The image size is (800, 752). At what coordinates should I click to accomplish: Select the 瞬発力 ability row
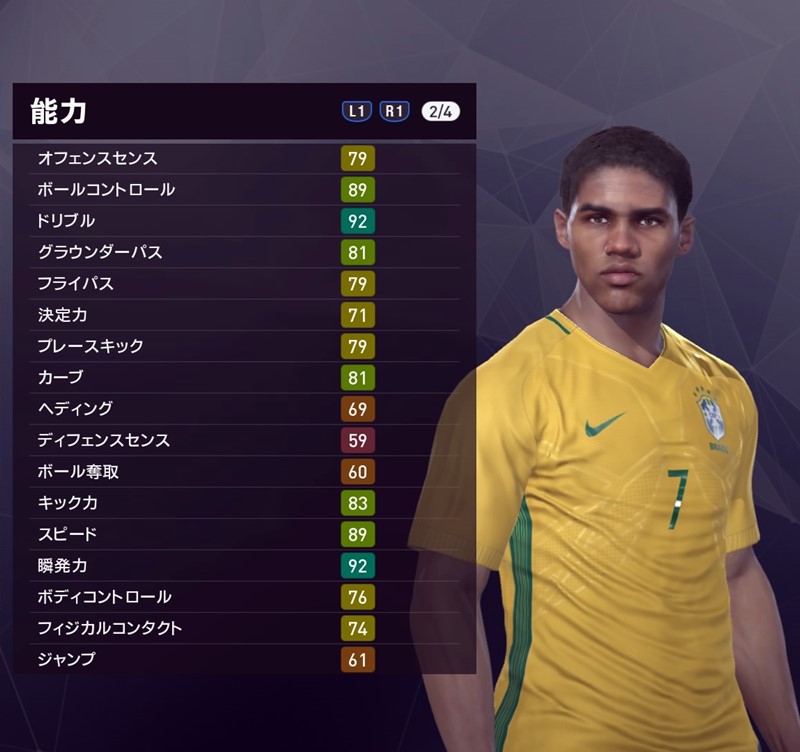click(x=240, y=566)
